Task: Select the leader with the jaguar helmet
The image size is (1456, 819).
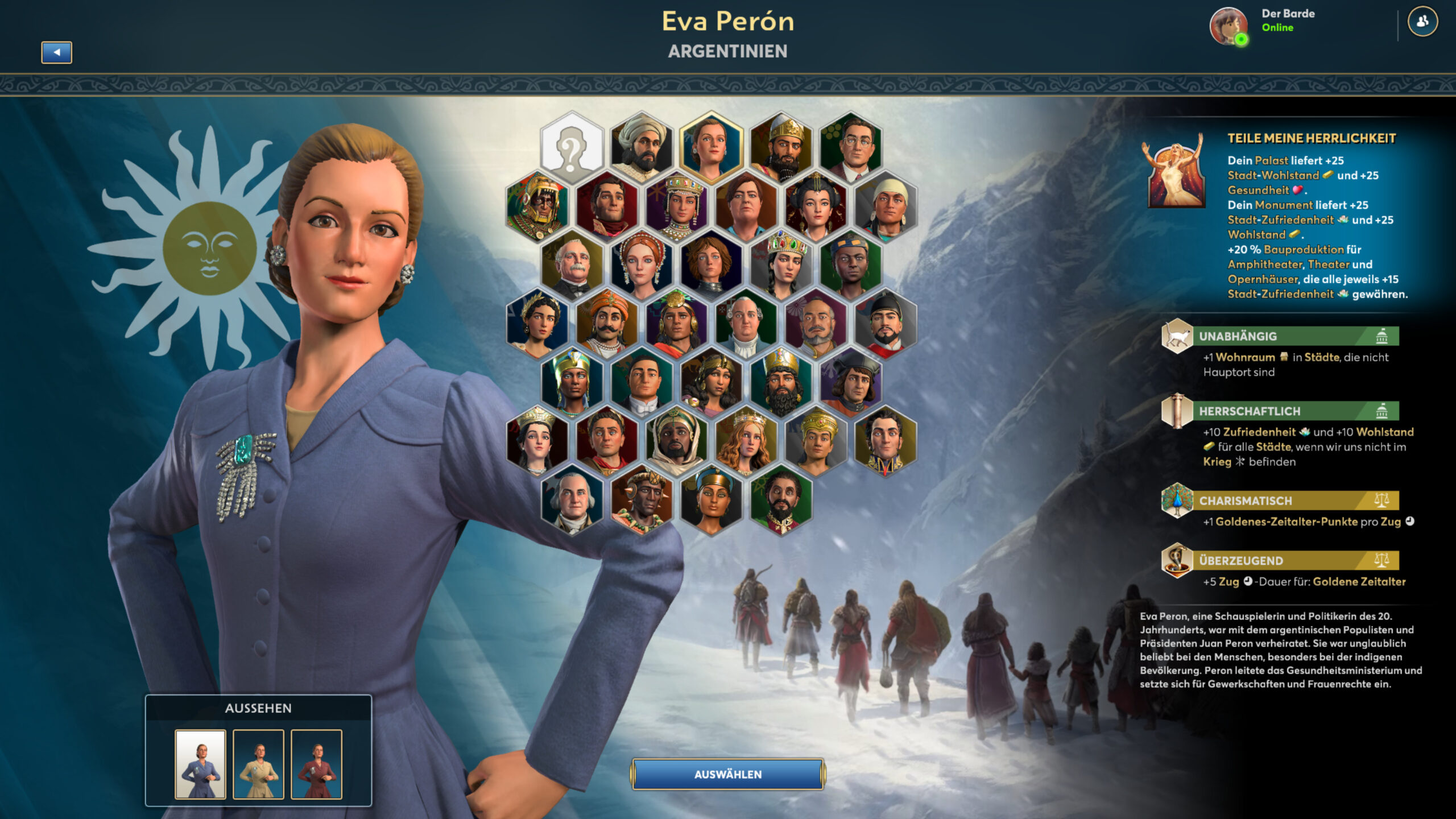Action: coord(537,206)
